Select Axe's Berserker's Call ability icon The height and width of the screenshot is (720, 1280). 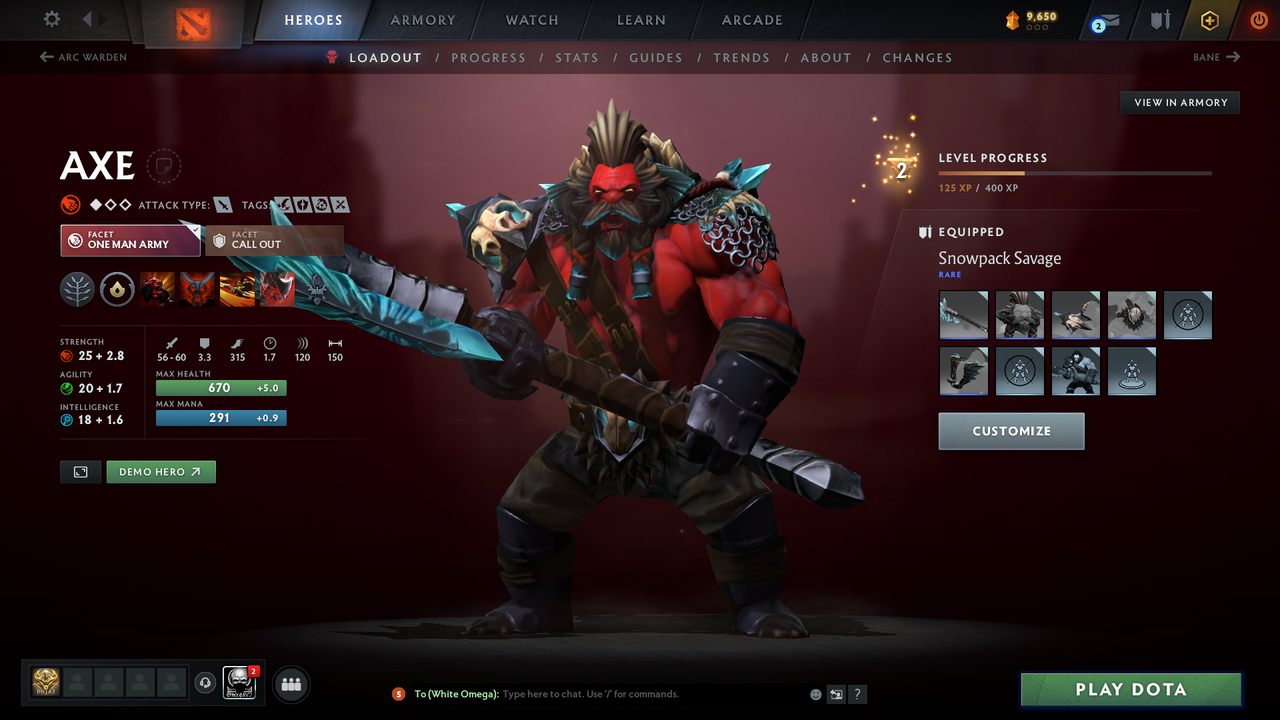point(157,289)
